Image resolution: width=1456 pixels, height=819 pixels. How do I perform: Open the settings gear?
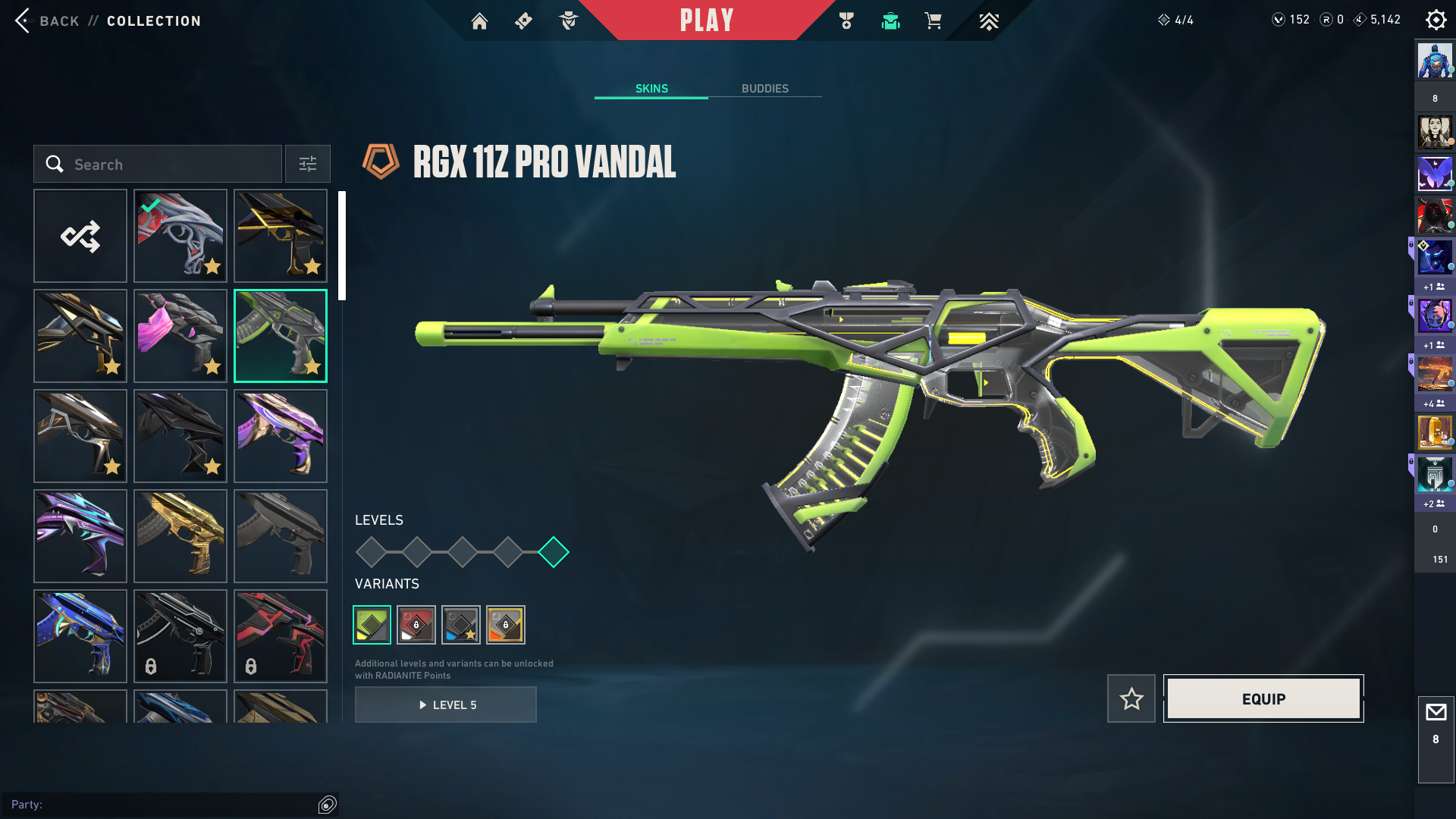[1436, 20]
